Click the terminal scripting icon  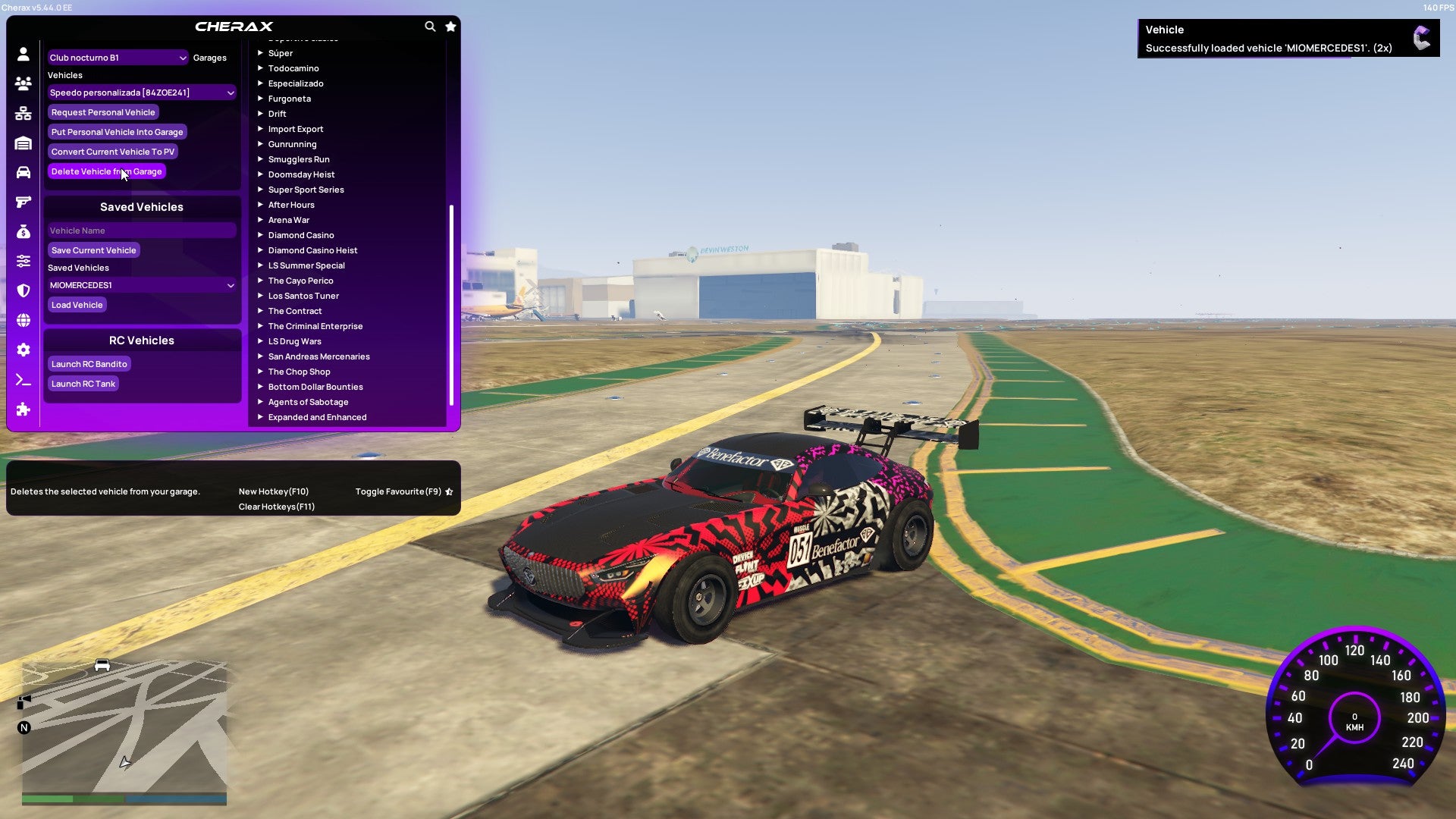pos(23,379)
